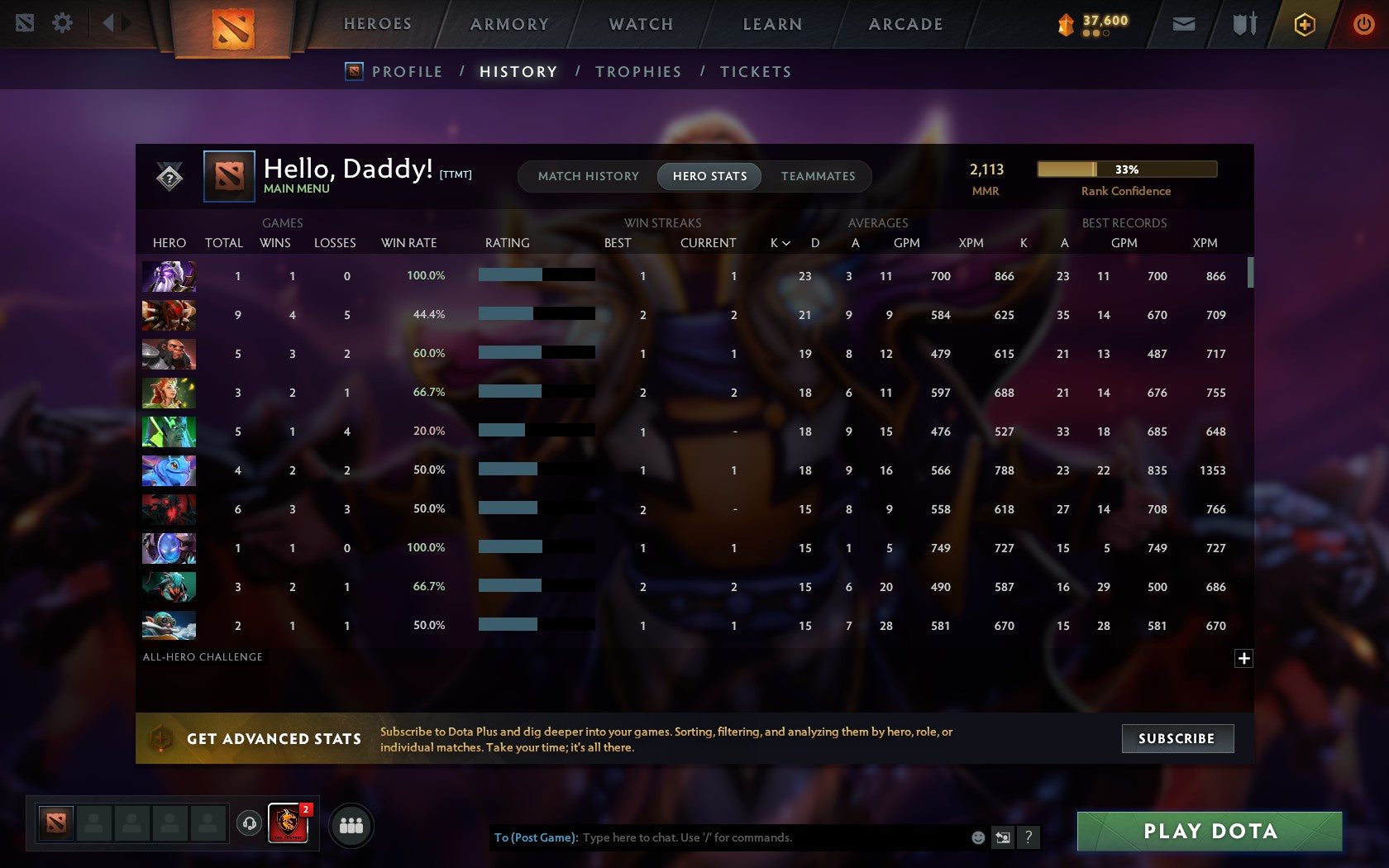Toggle the chat log panel beside the emoji icon
The width and height of the screenshot is (1389, 868).
1004,837
